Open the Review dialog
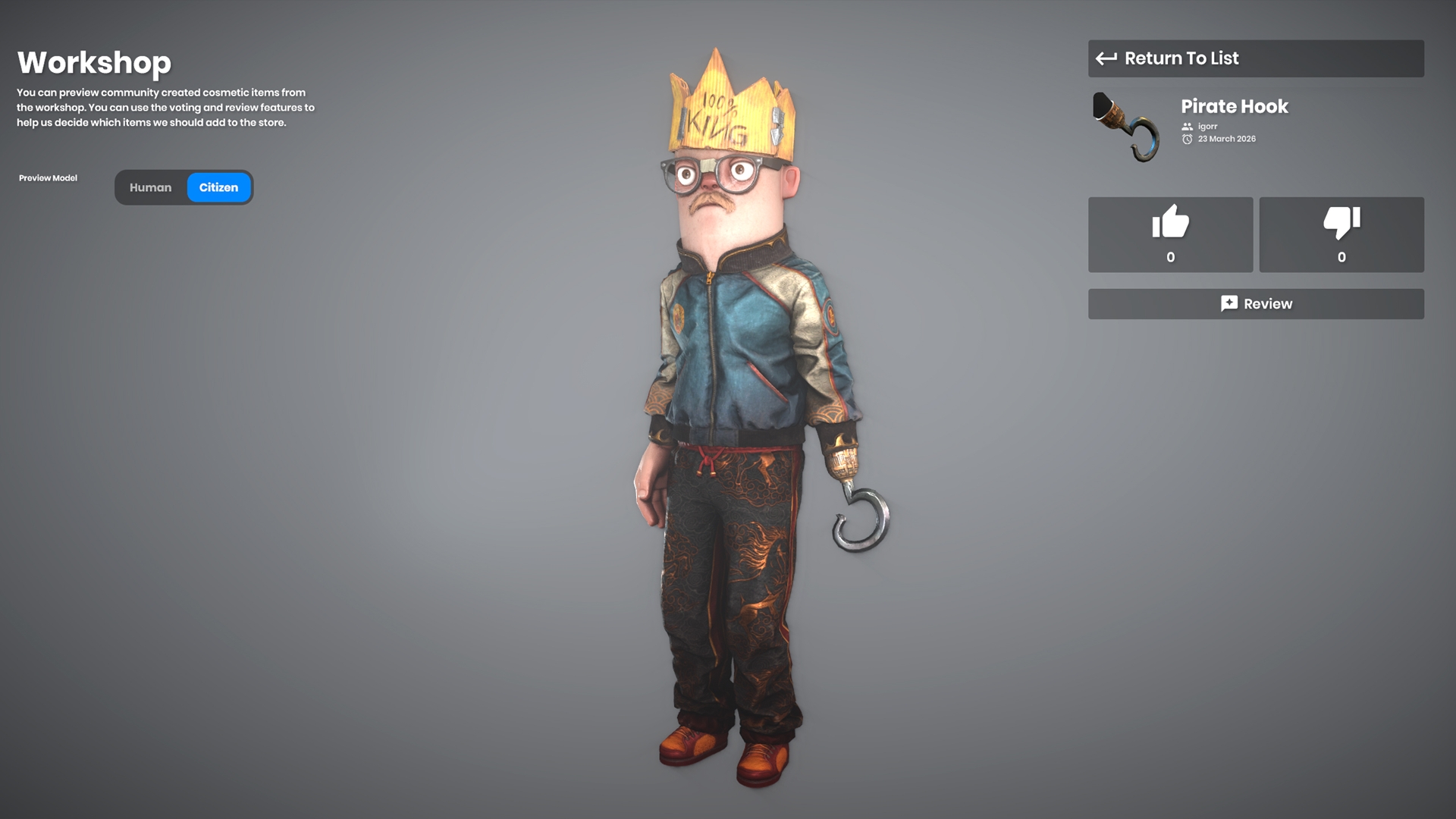The height and width of the screenshot is (819, 1456). click(x=1255, y=304)
